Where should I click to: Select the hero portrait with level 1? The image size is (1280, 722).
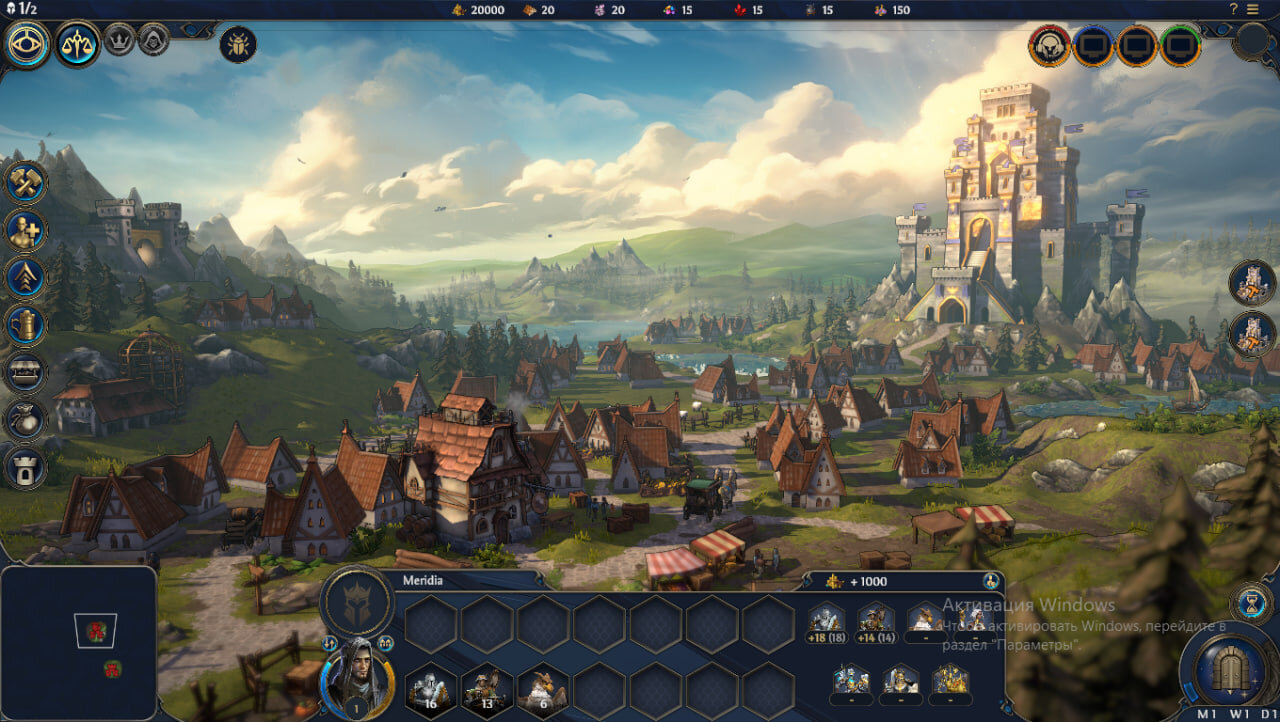[x=354, y=676]
